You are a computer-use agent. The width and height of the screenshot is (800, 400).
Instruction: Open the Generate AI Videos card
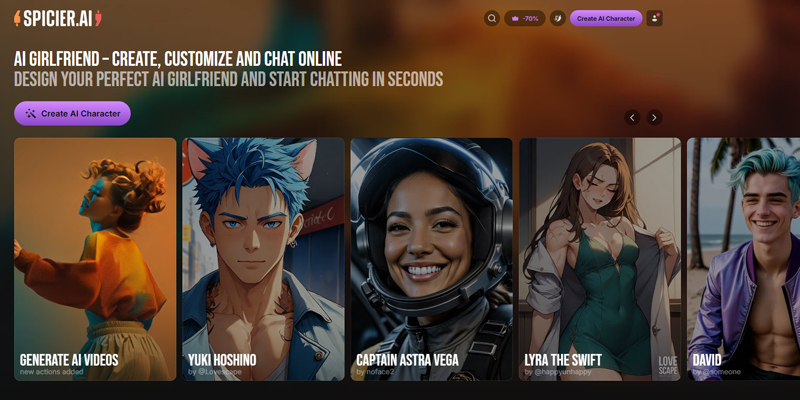(95, 259)
